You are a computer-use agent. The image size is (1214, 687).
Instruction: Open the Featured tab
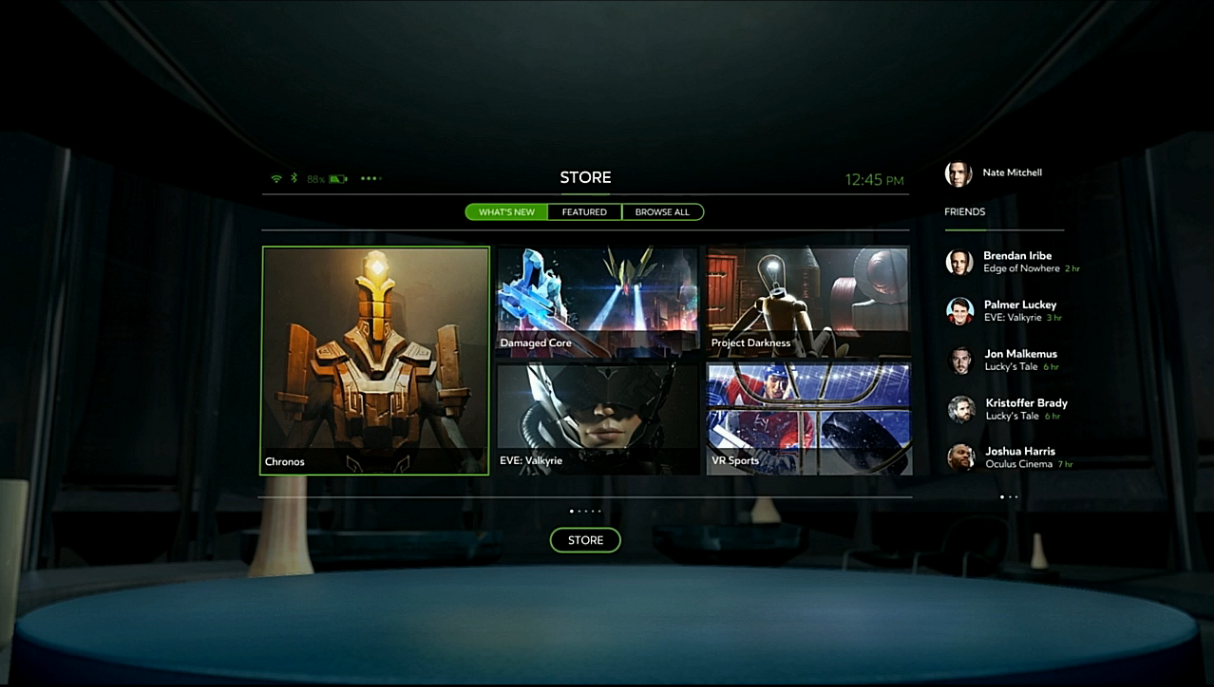[x=584, y=212]
